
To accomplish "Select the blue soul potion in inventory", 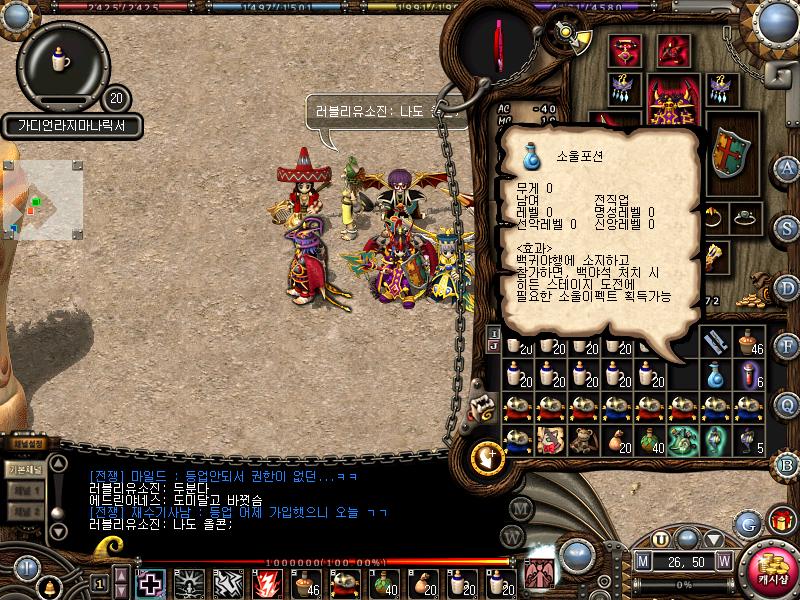I will [717, 375].
